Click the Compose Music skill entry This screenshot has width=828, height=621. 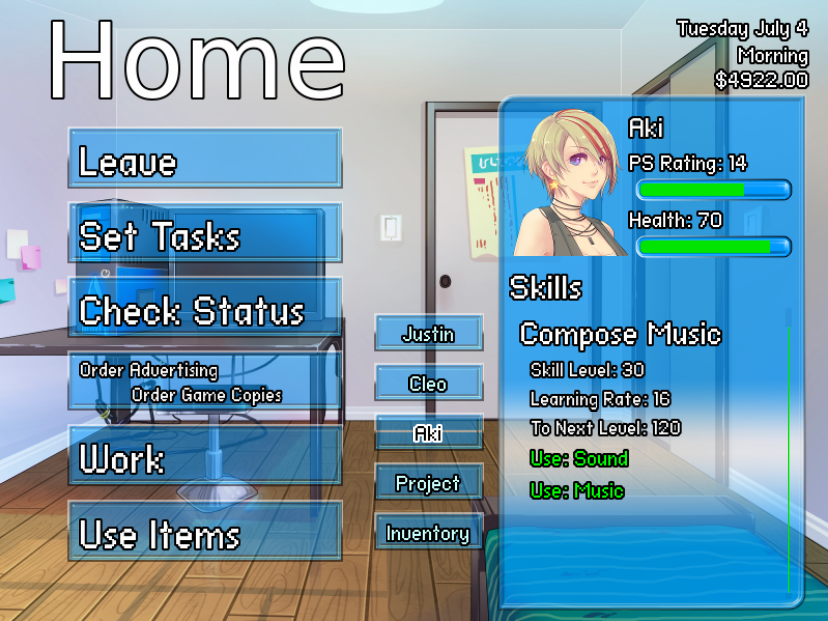coord(620,334)
